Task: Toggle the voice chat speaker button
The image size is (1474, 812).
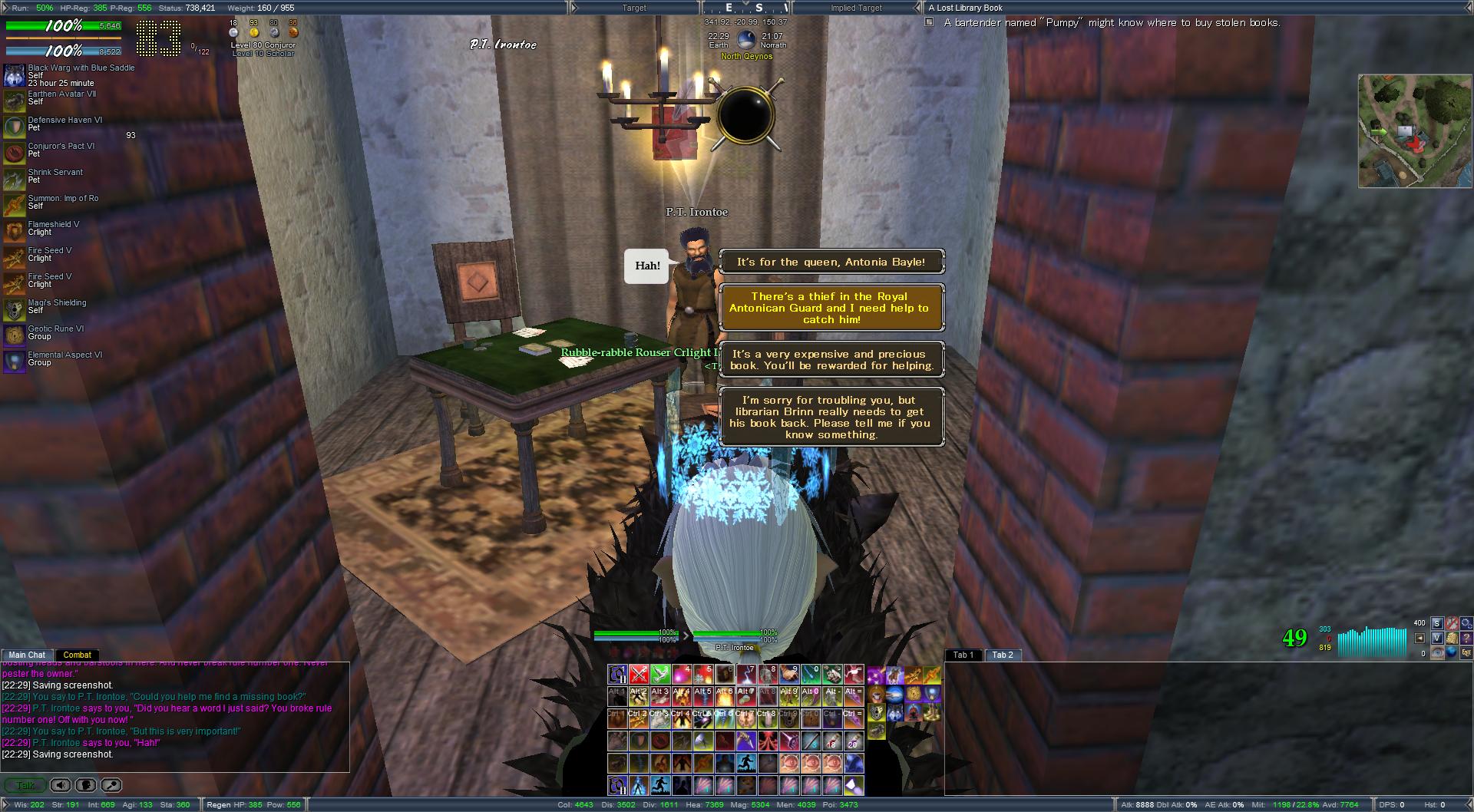Action: 61,785
